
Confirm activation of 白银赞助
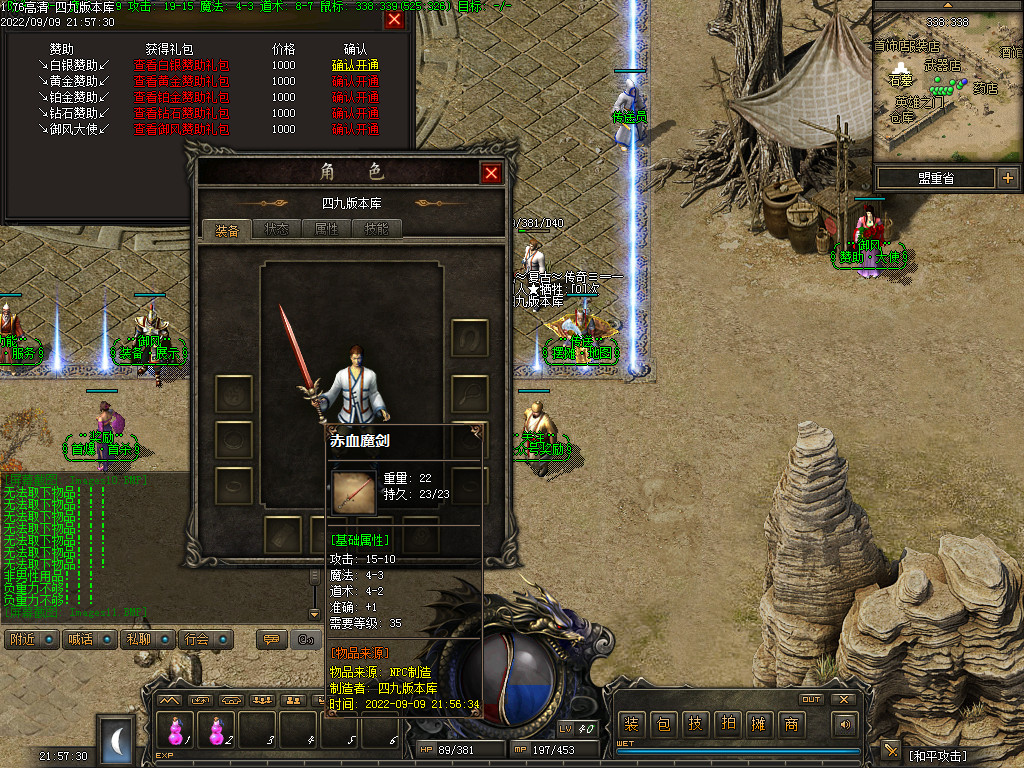(x=355, y=65)
